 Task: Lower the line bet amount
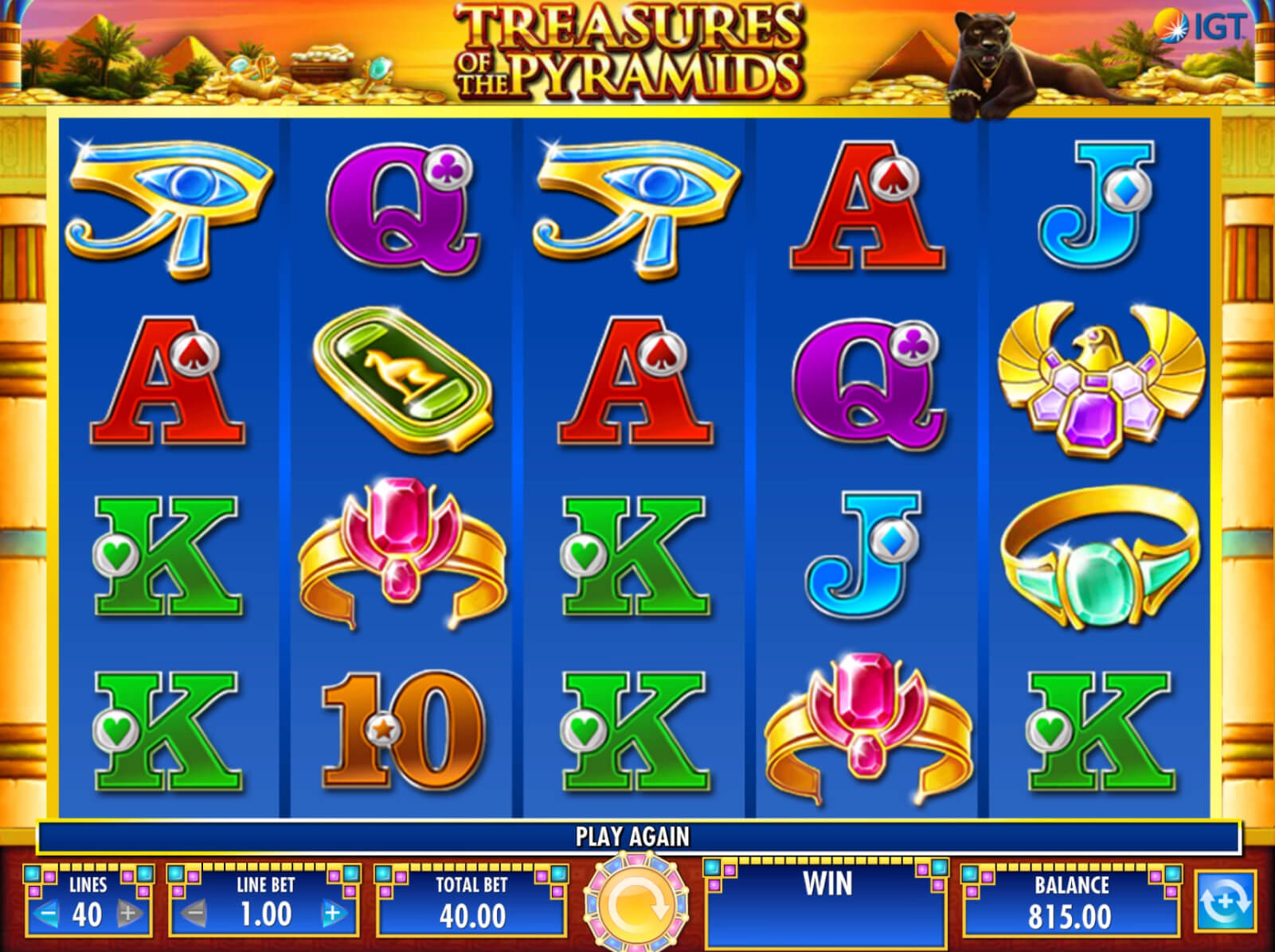pyautogui.click(x=194, y=914)
